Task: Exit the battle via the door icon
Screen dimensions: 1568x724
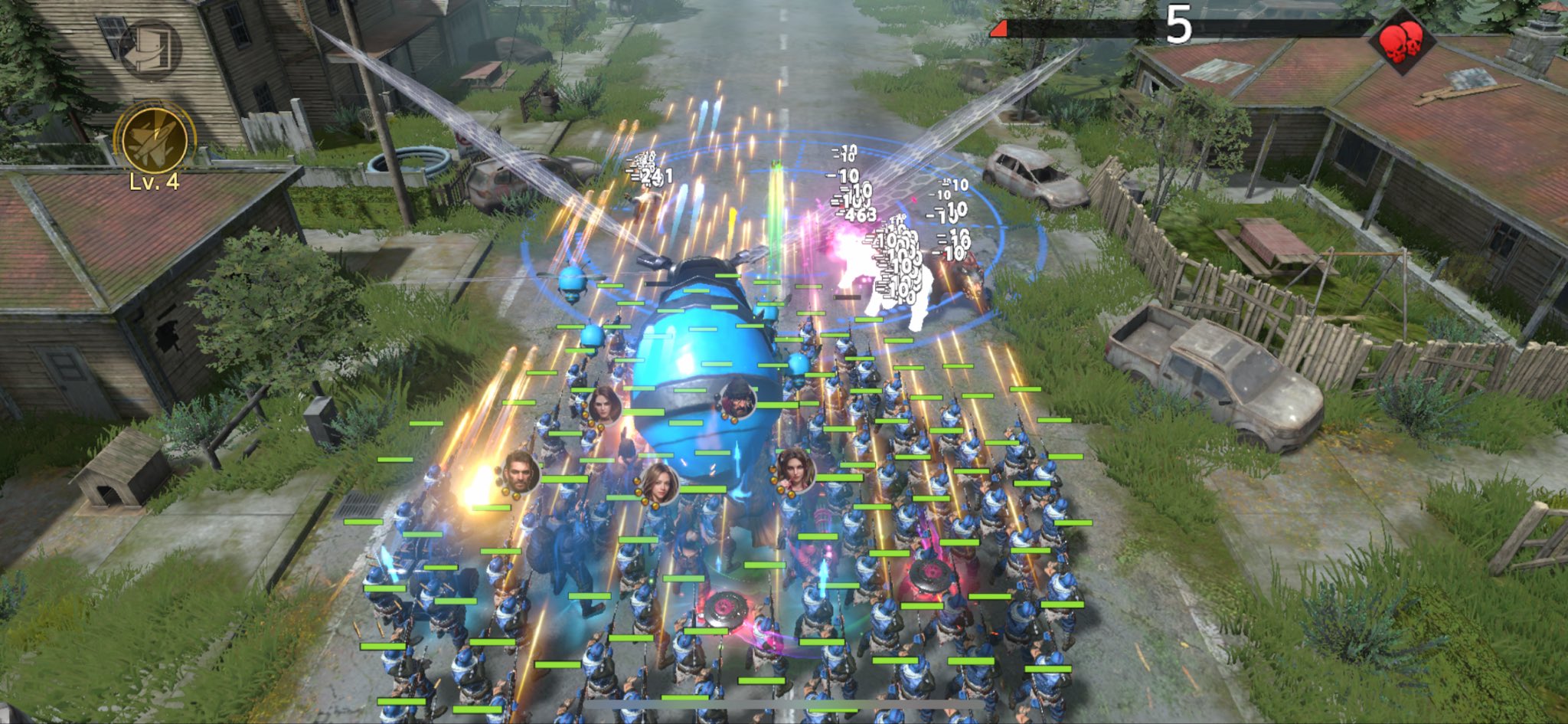Action: [x=150, y=48]
